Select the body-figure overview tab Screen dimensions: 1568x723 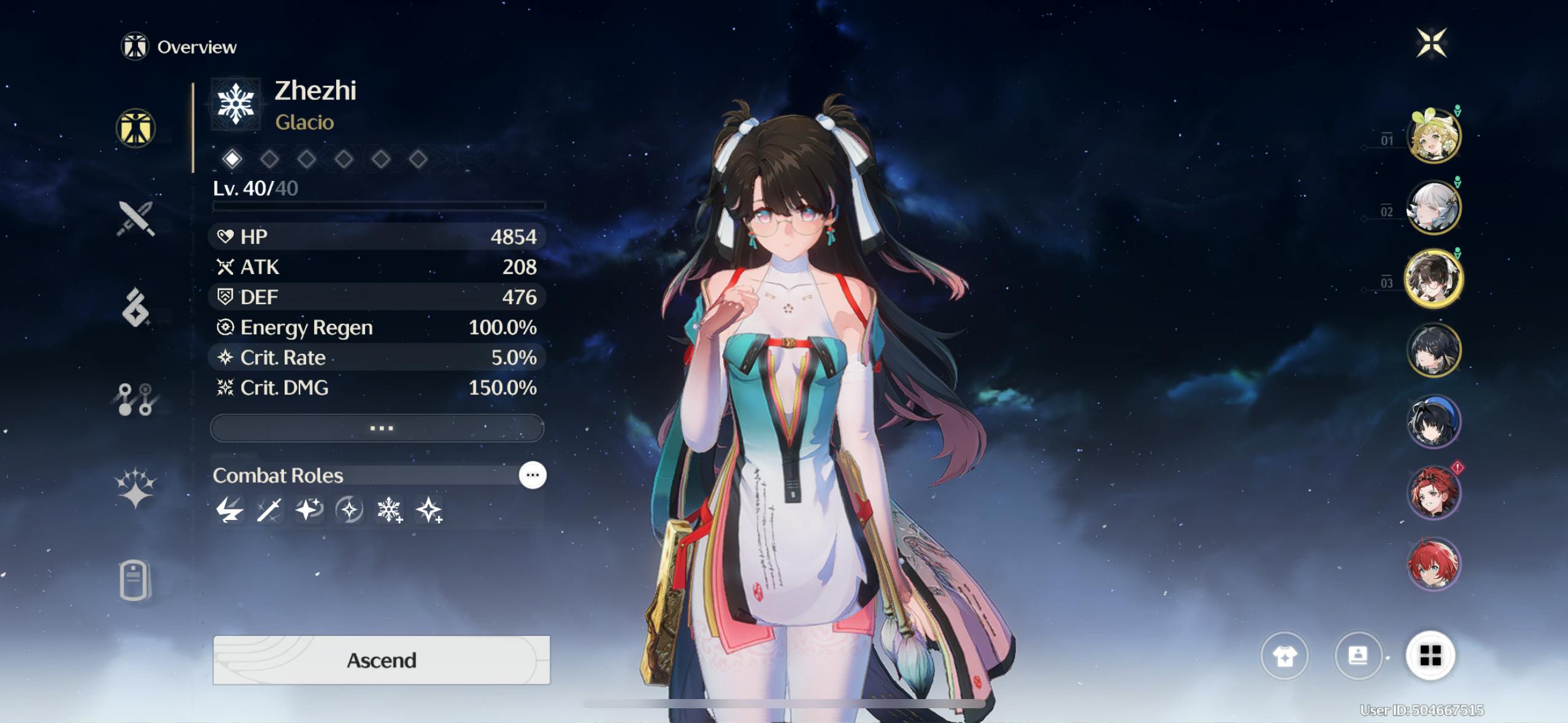click(136, 129)
